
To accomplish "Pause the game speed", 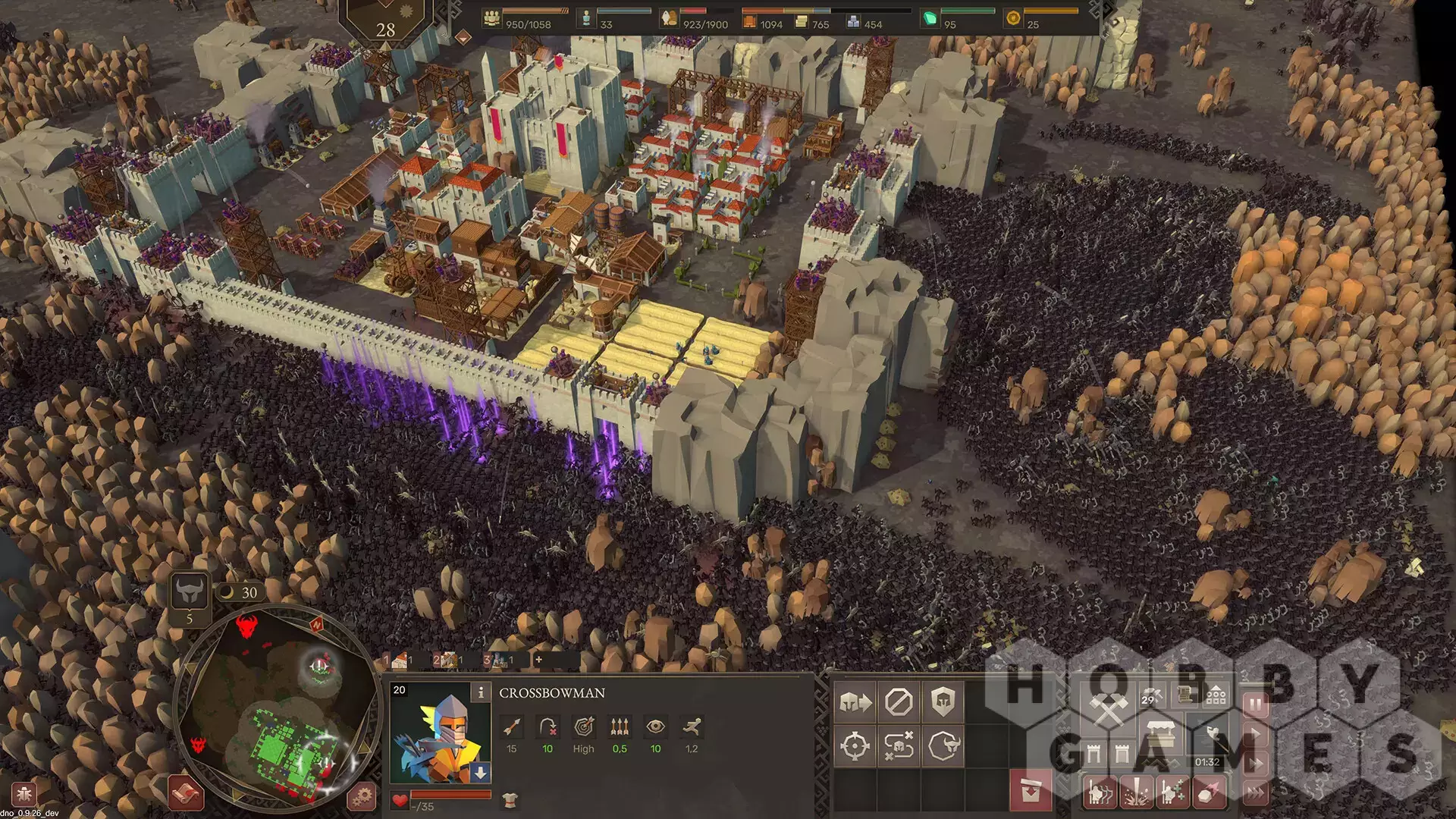I will pyautogui.click(x=1255, y=705).
